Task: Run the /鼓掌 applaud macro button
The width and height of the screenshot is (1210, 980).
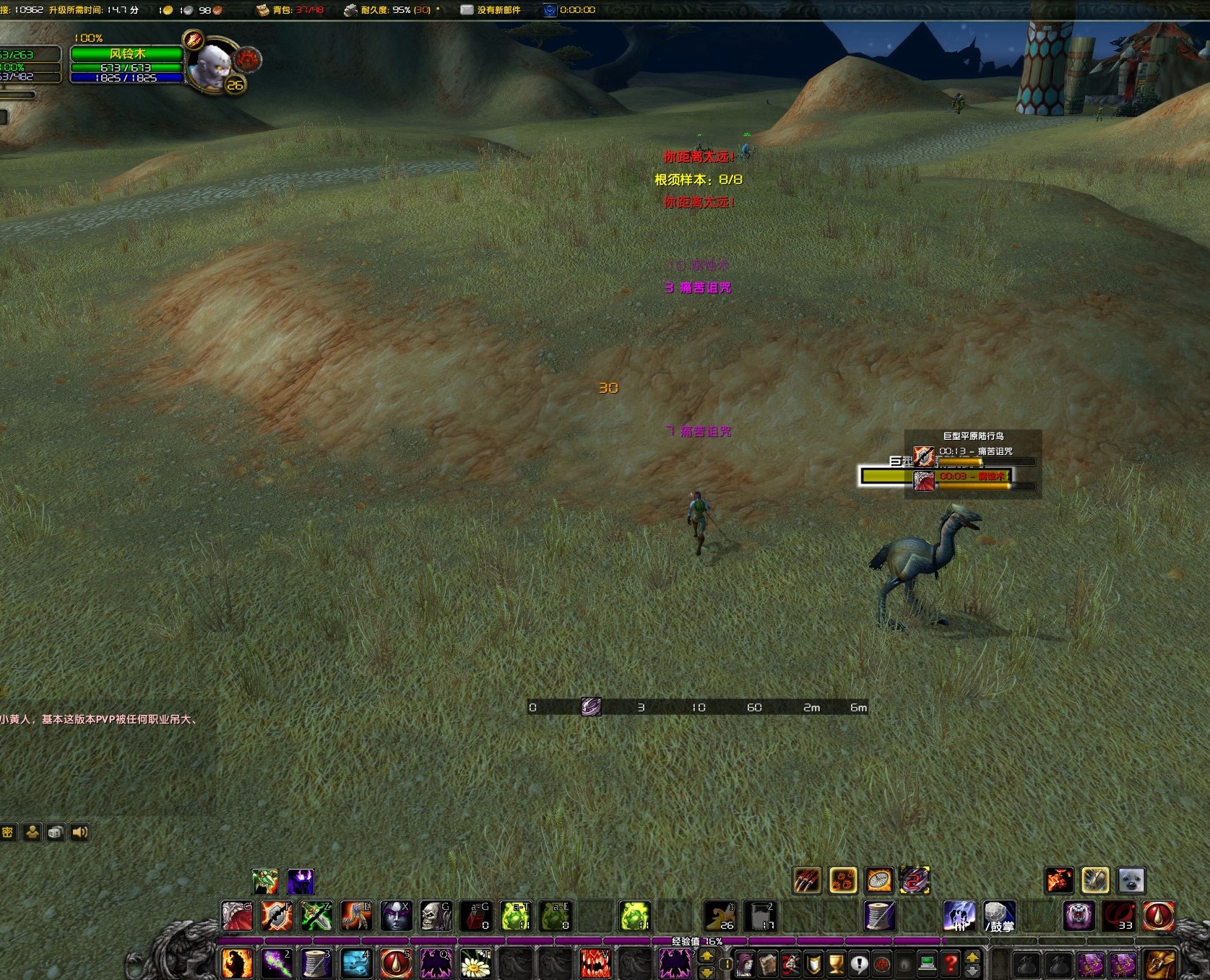Action: click(x=1000, y=916)
